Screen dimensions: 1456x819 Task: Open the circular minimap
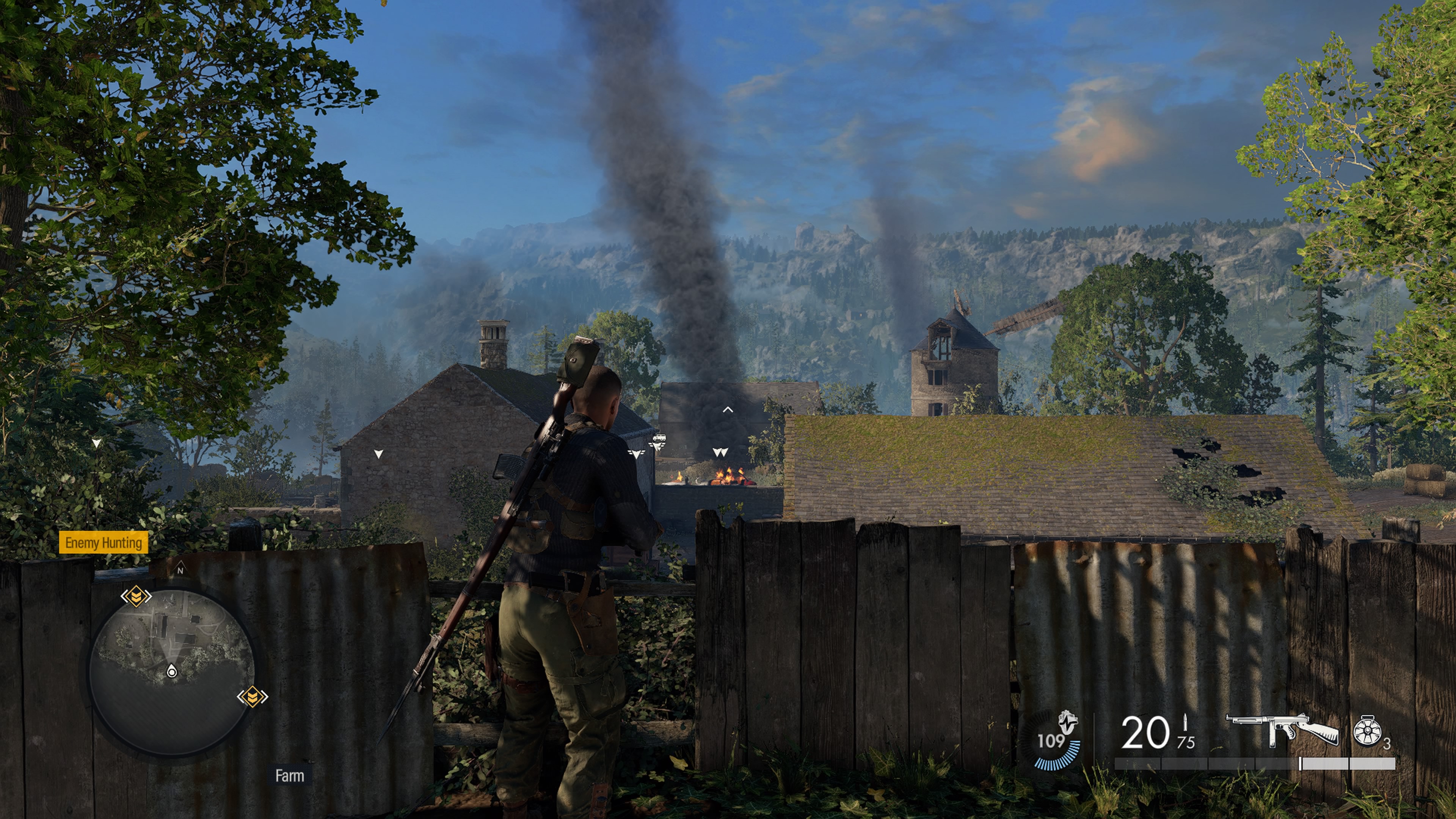(x=172, y=672)
